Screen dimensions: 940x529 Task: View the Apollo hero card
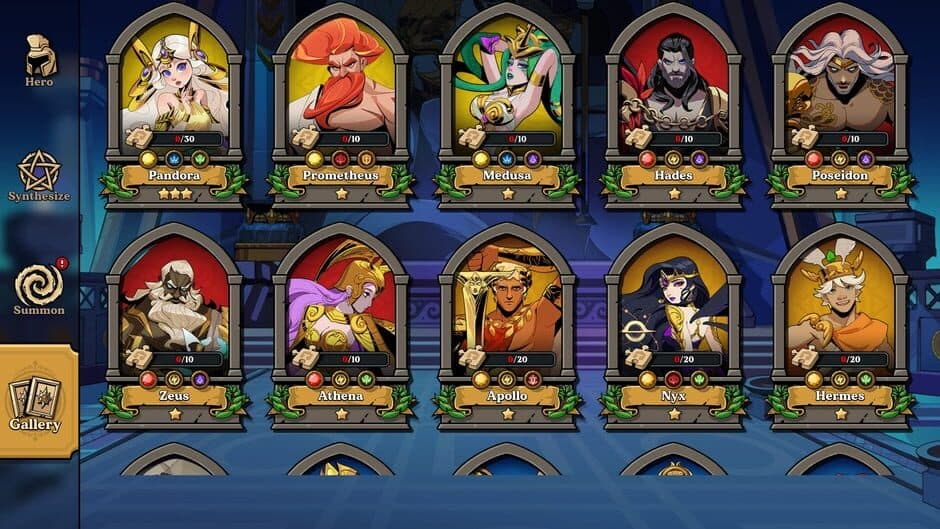(x=507, y=320)
